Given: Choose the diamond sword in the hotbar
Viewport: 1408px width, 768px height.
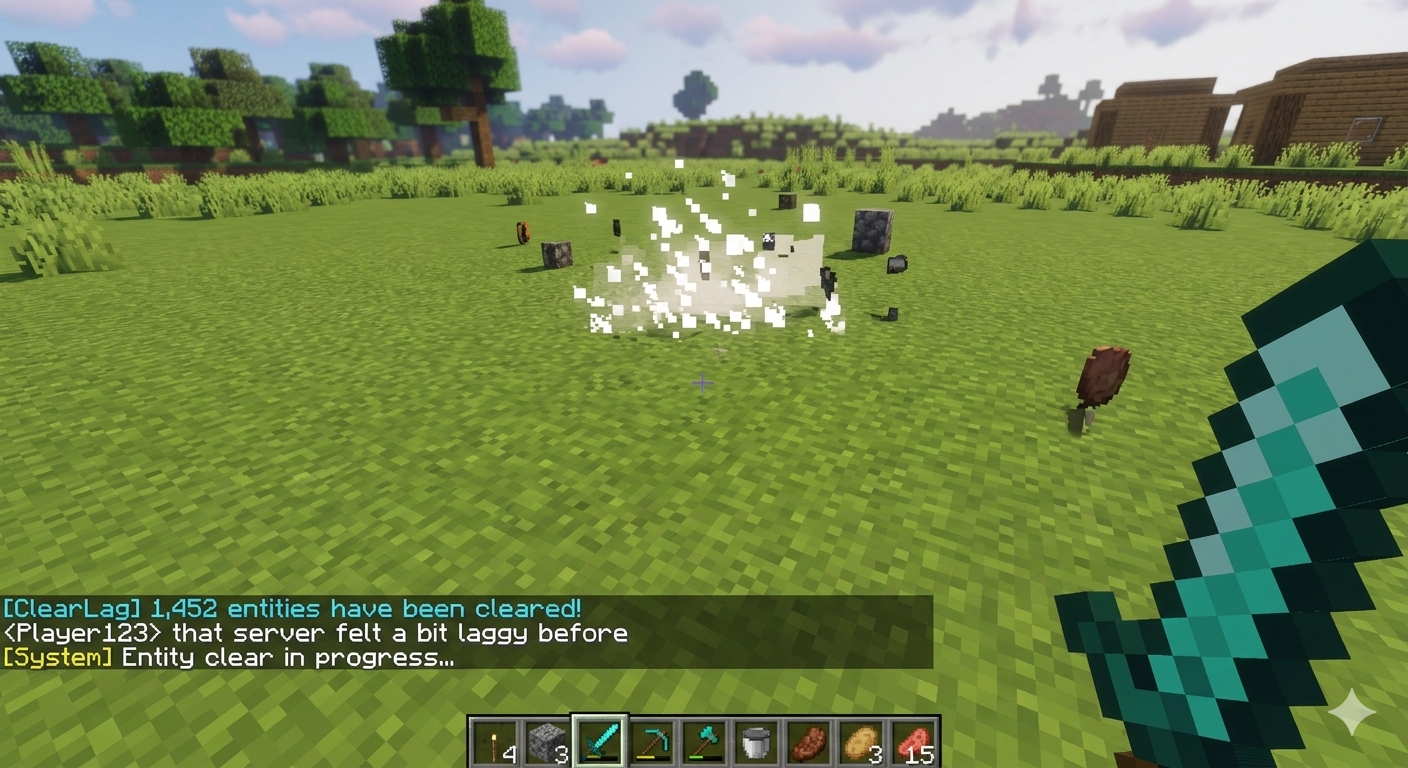Looking at the screenshot, I should coord(600,742).
